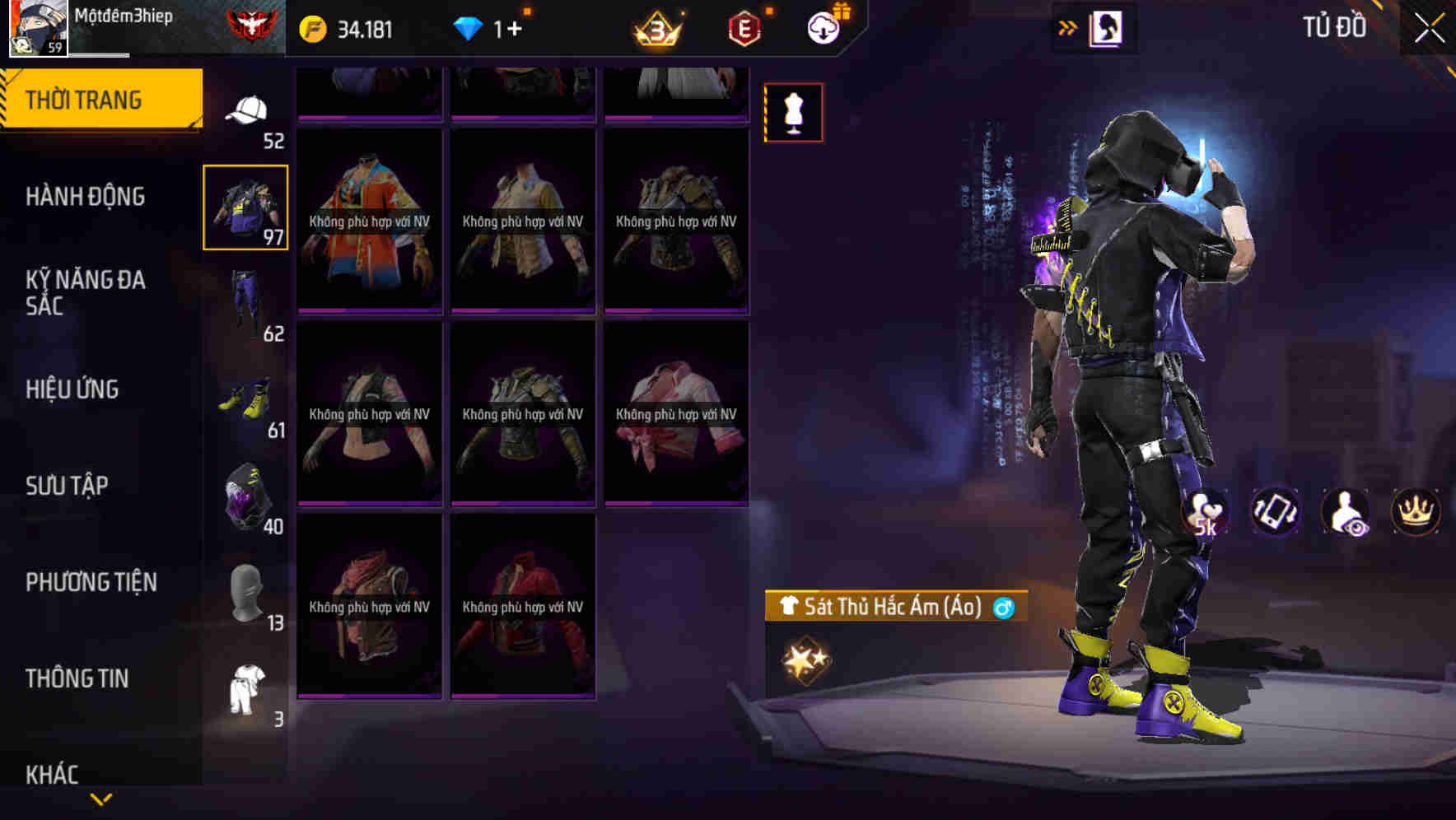Toggle the mannequin preview above the clothing grid
This screenshot has width=1456, height=820.
pyautogui.click(x=793, y=113)
